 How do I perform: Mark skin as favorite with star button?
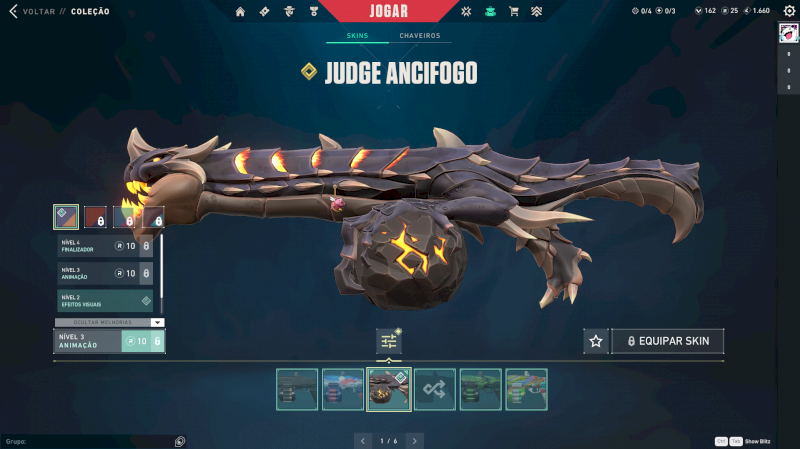click(596, 341)
